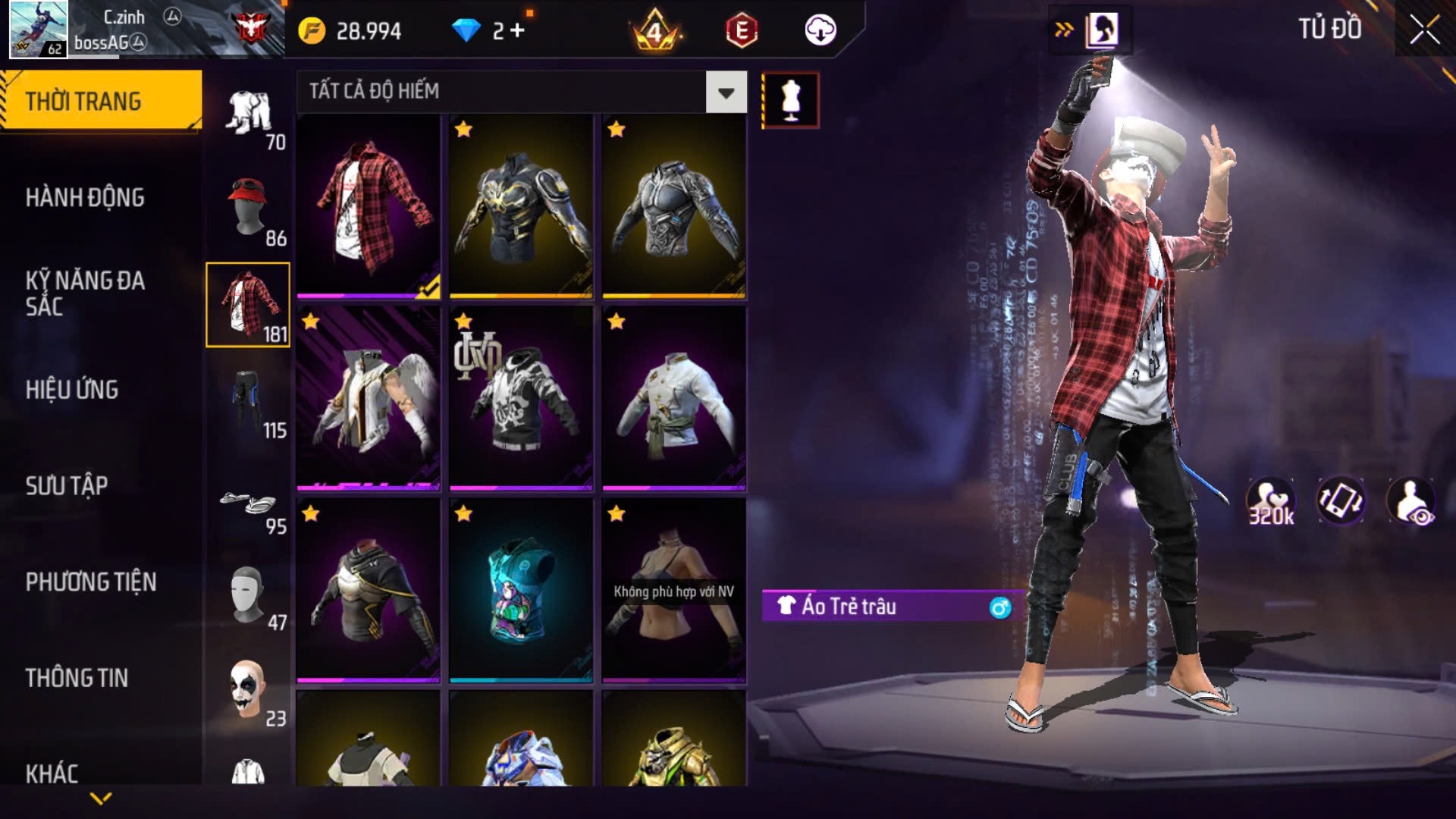Open the clown face paint category

pos(248,689)
